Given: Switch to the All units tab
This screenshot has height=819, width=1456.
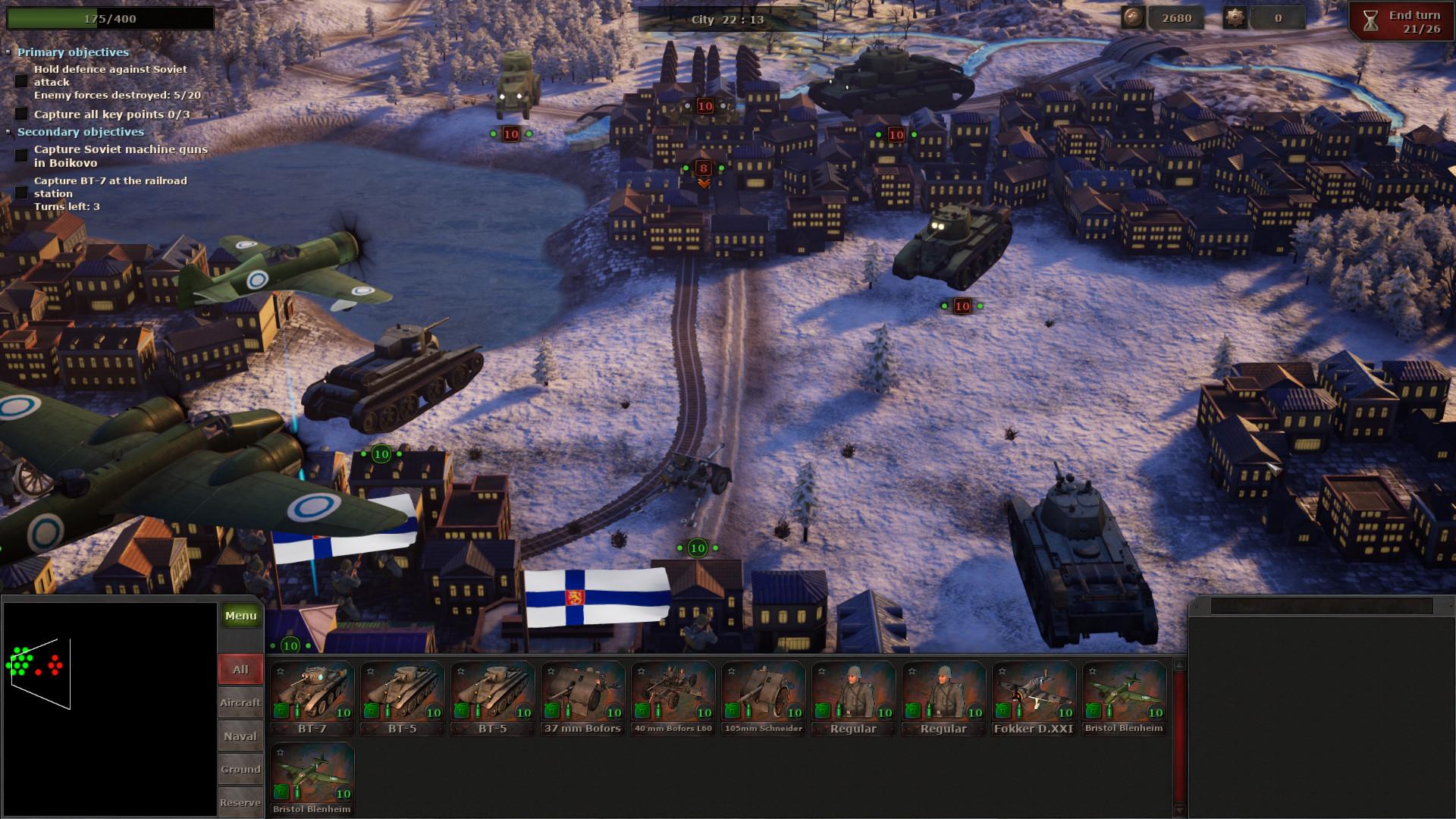Looking at the screenshot, I should pos(240,670).
